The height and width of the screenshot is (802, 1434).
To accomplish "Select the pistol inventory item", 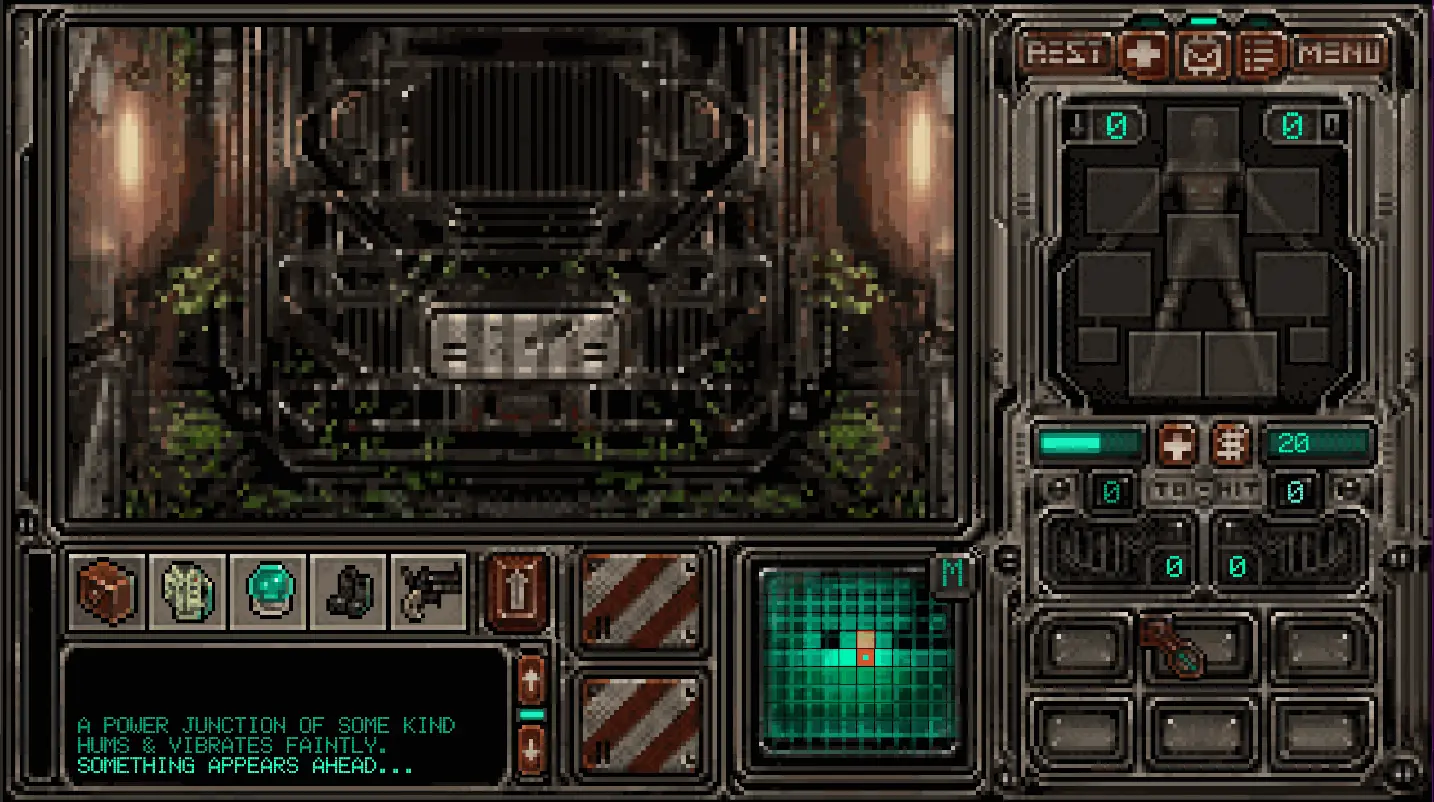I will point(429,592).
